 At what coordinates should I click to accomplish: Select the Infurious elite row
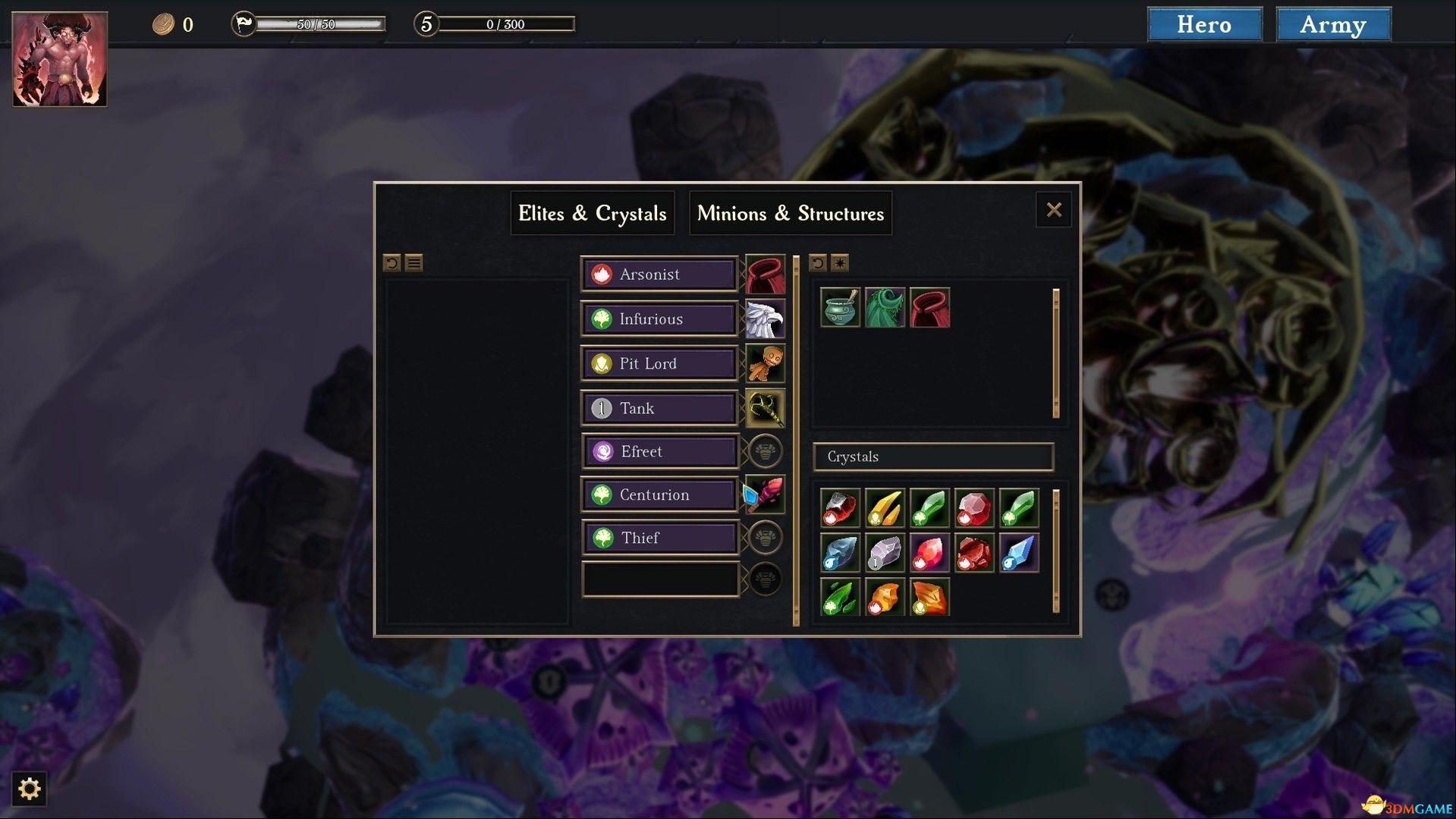click(659, 319)
